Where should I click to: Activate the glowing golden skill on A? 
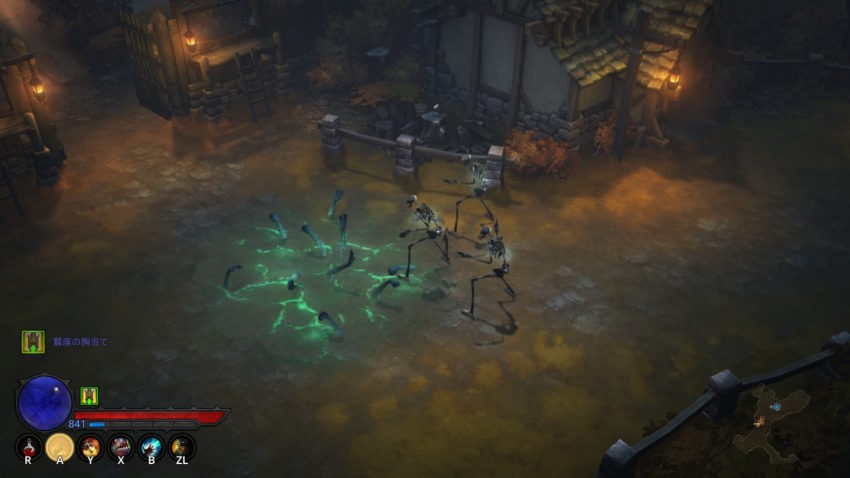(60, 447)
